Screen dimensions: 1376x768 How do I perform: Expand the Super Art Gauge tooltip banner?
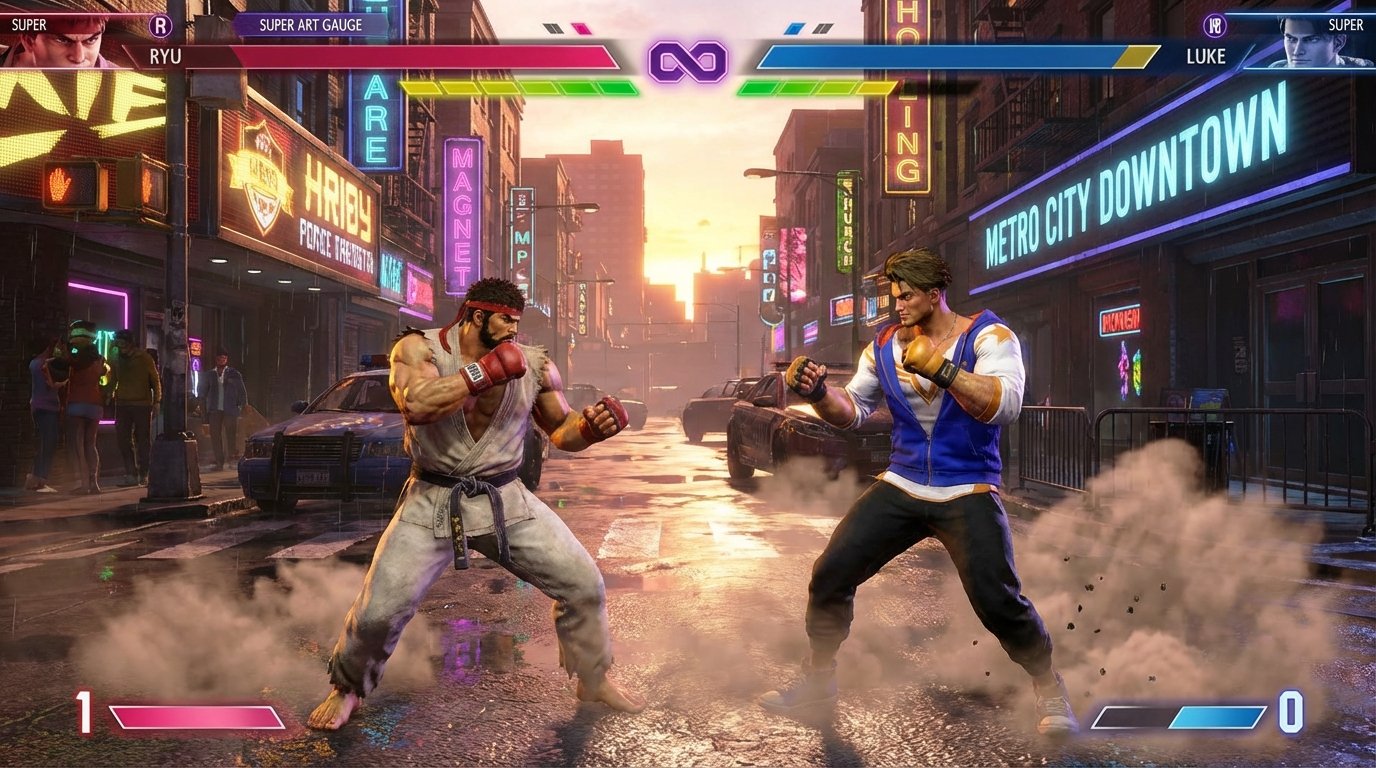(310, 25)
